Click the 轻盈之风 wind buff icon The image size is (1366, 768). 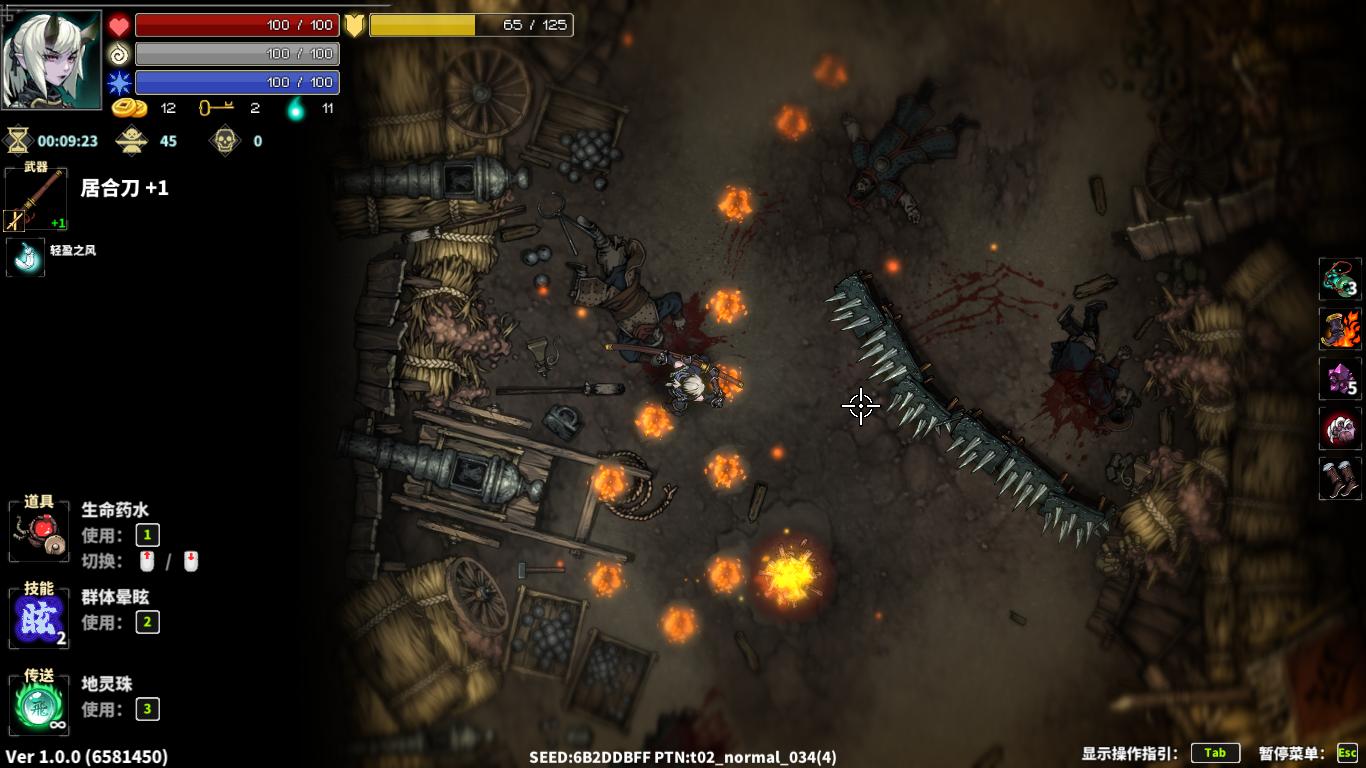pyautogui.click(x=26, y=257)
